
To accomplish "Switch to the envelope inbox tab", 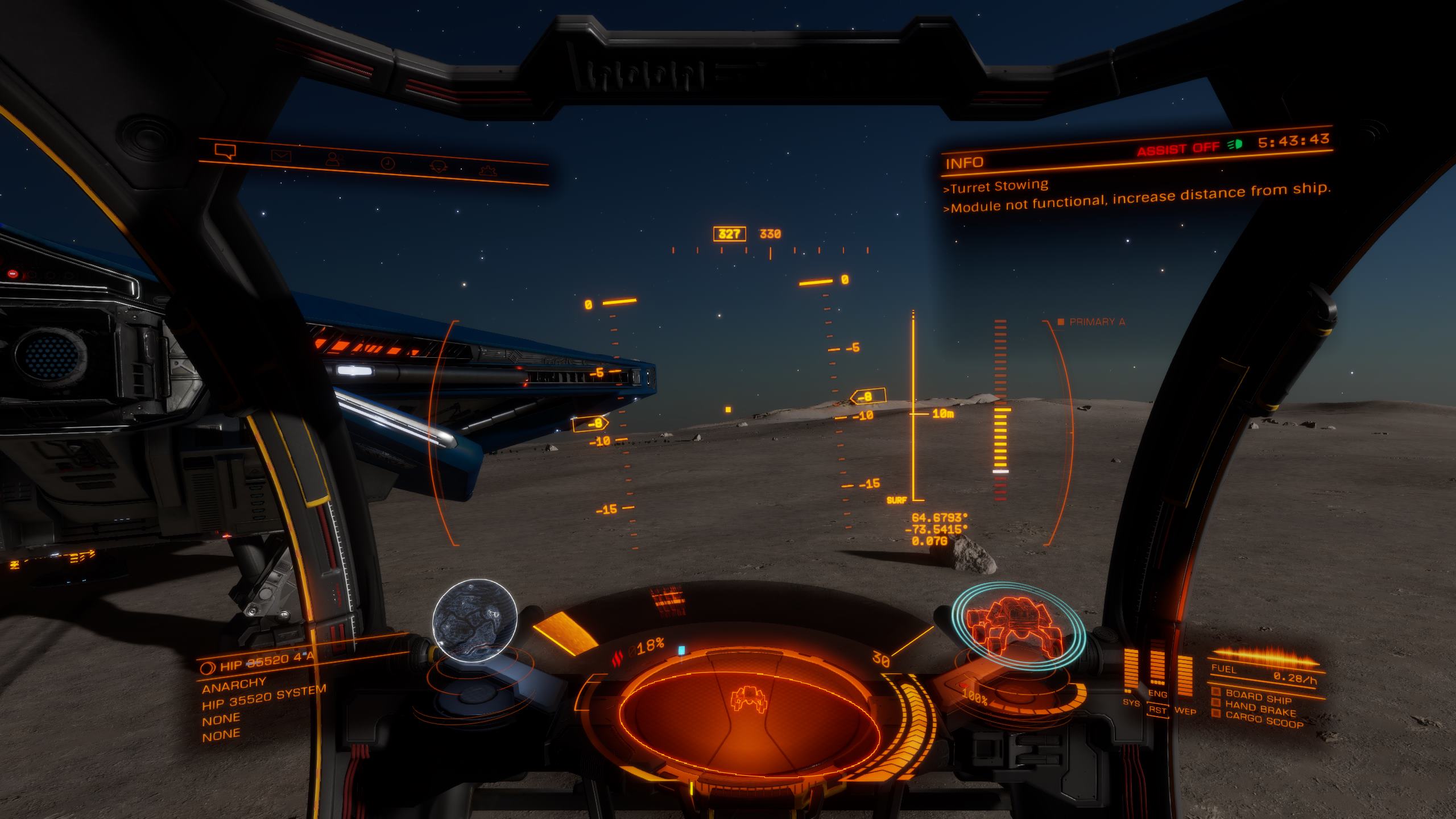I will tap(281, 155).
